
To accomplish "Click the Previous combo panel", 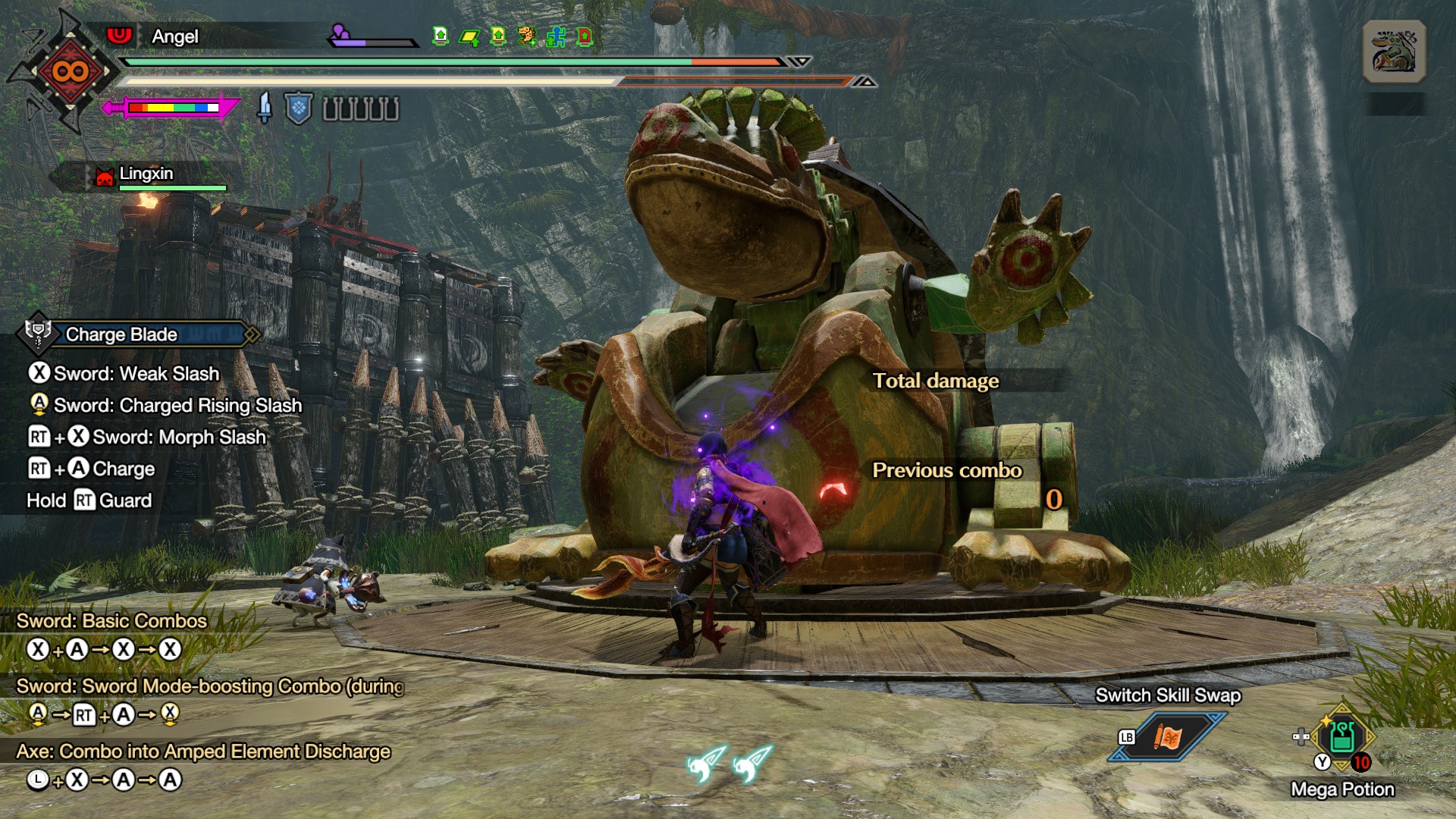I will (947, 470).
